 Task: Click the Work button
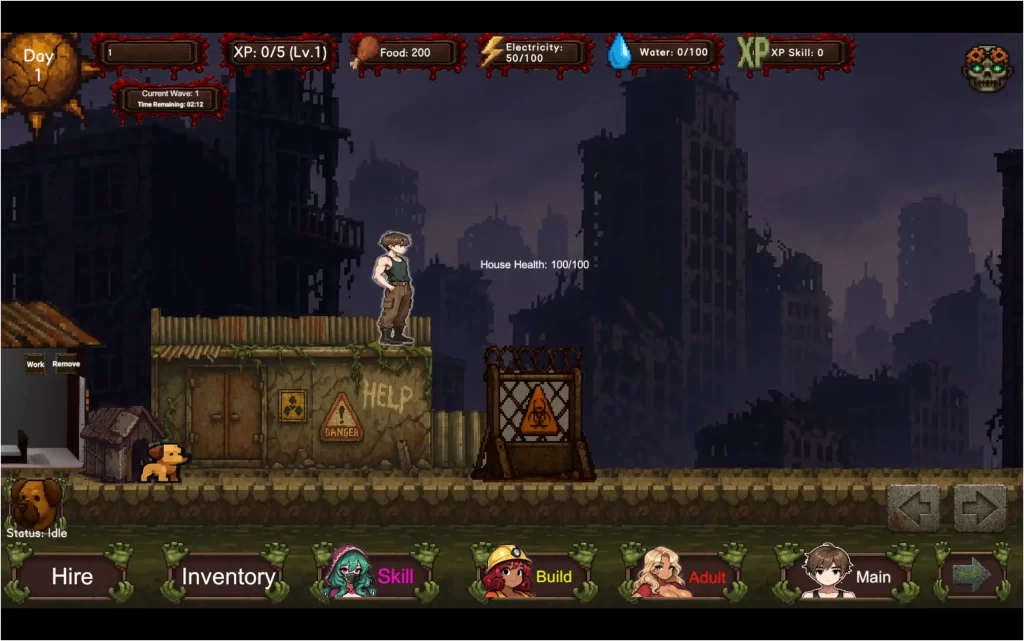35,365
